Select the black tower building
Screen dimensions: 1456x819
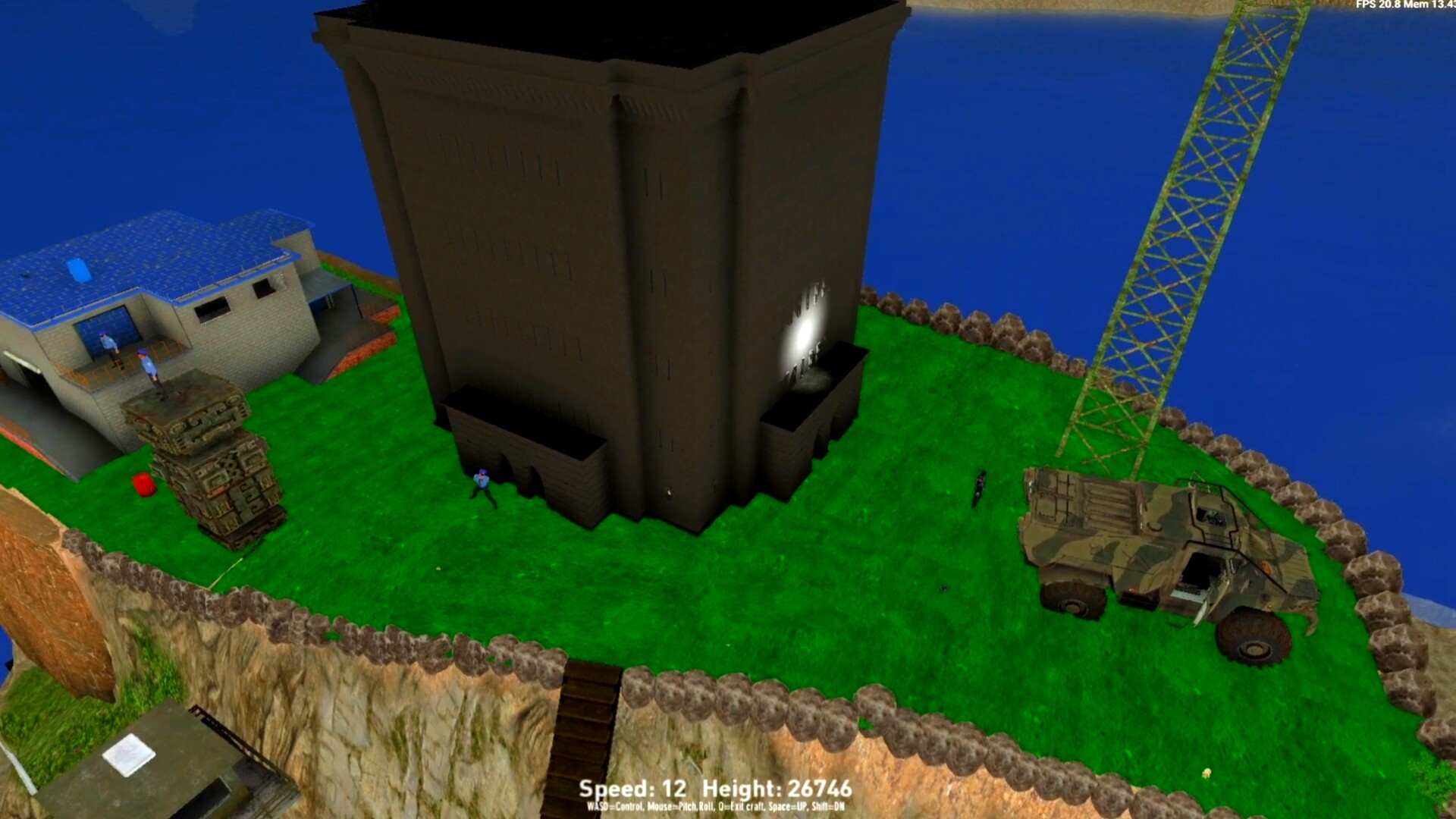pyautogui.click(x=607, y=227)
